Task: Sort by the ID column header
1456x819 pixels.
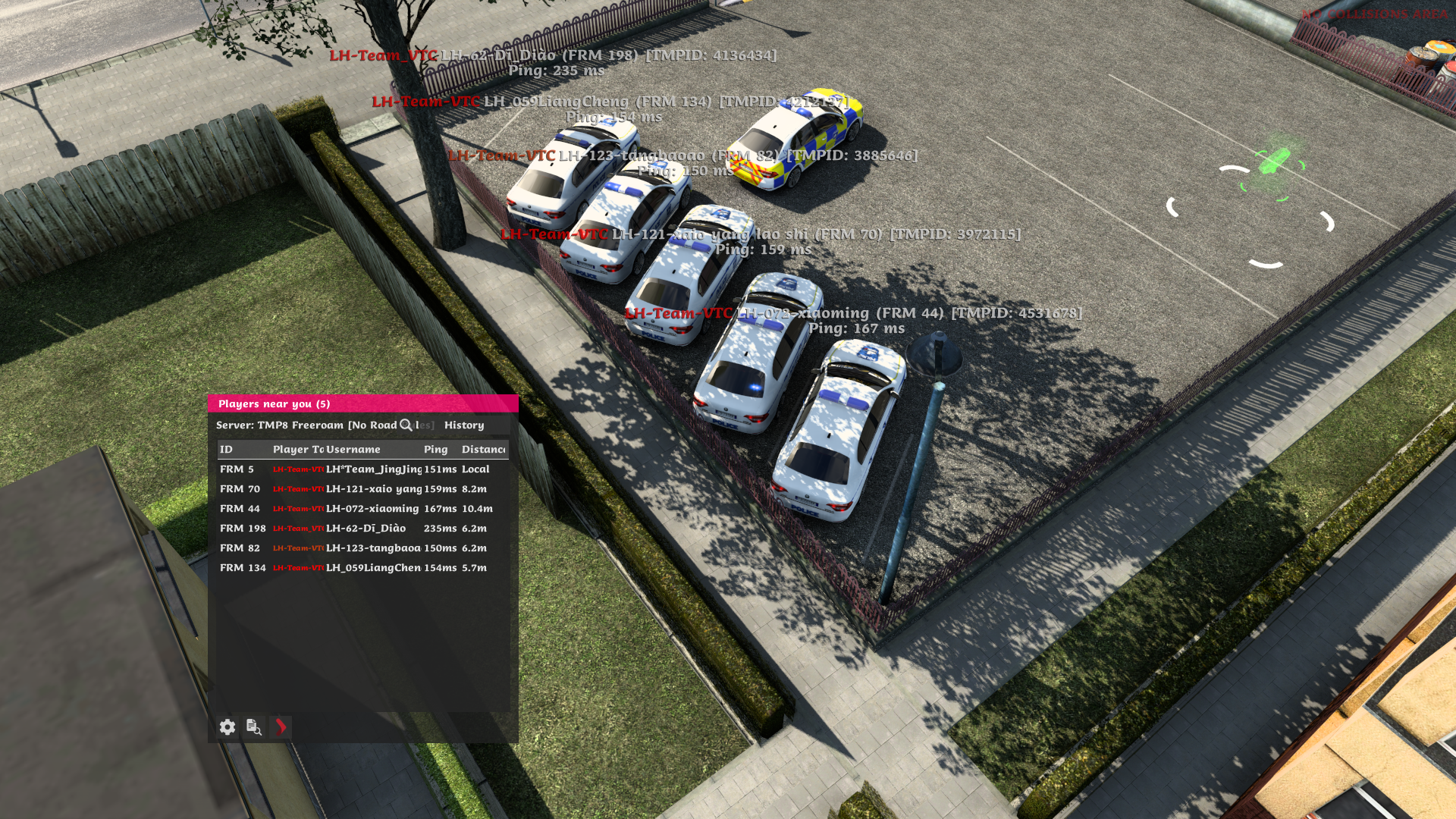Action: point(226,450)
